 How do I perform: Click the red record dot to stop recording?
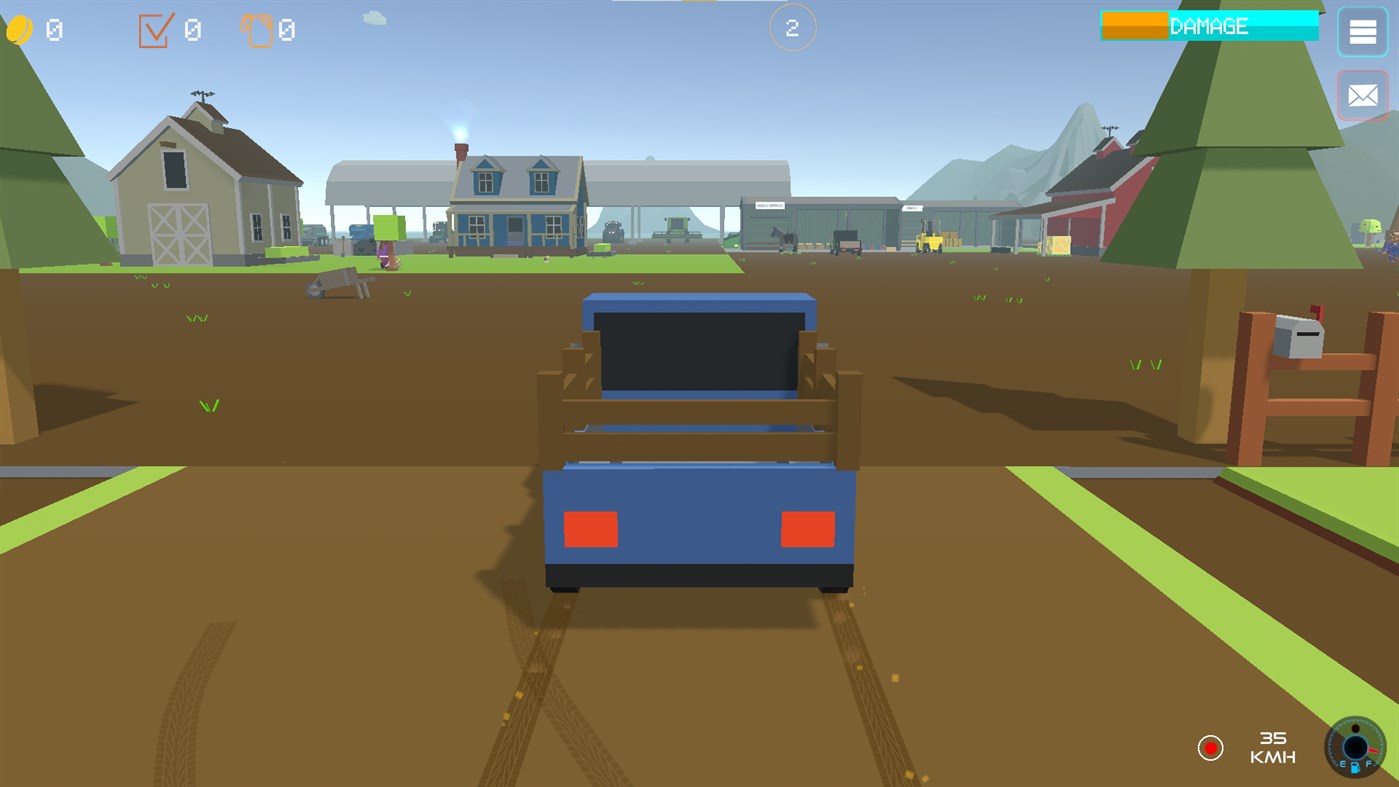click(x=1211, y=747)
